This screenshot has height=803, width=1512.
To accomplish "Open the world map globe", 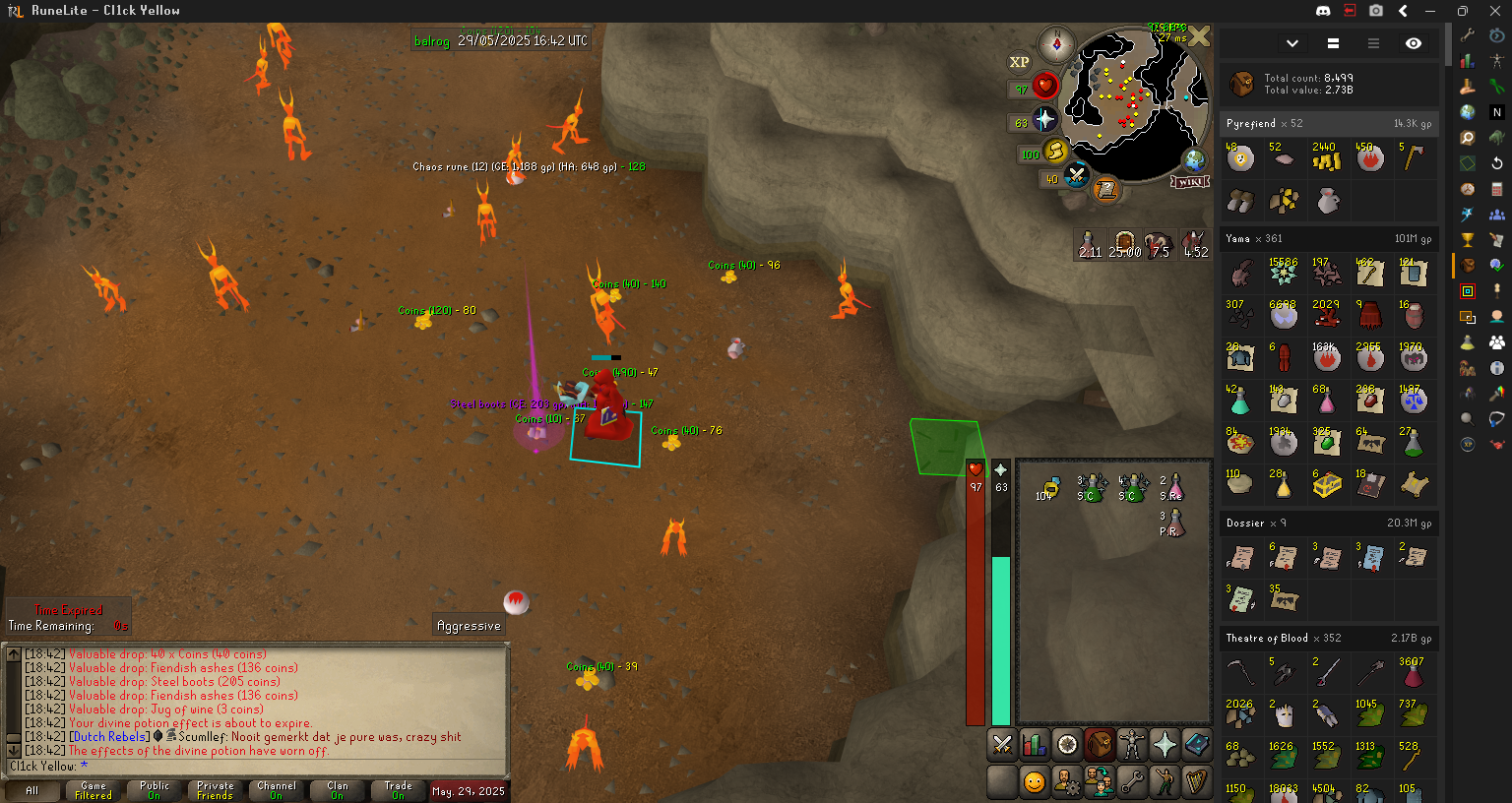I will click(x=1194, y=159).
